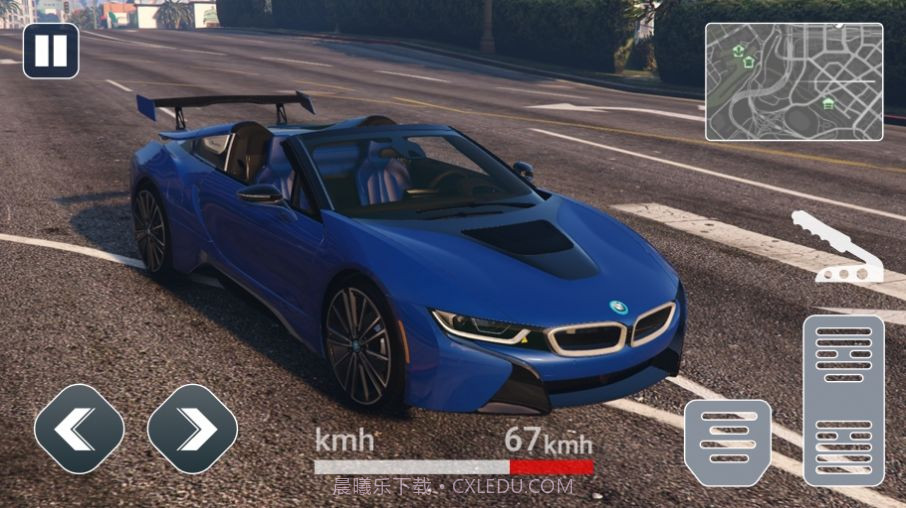This screenshot has height=508, width=906.
Task: Step on the tall gas pedal
Action: click(843, 400)
